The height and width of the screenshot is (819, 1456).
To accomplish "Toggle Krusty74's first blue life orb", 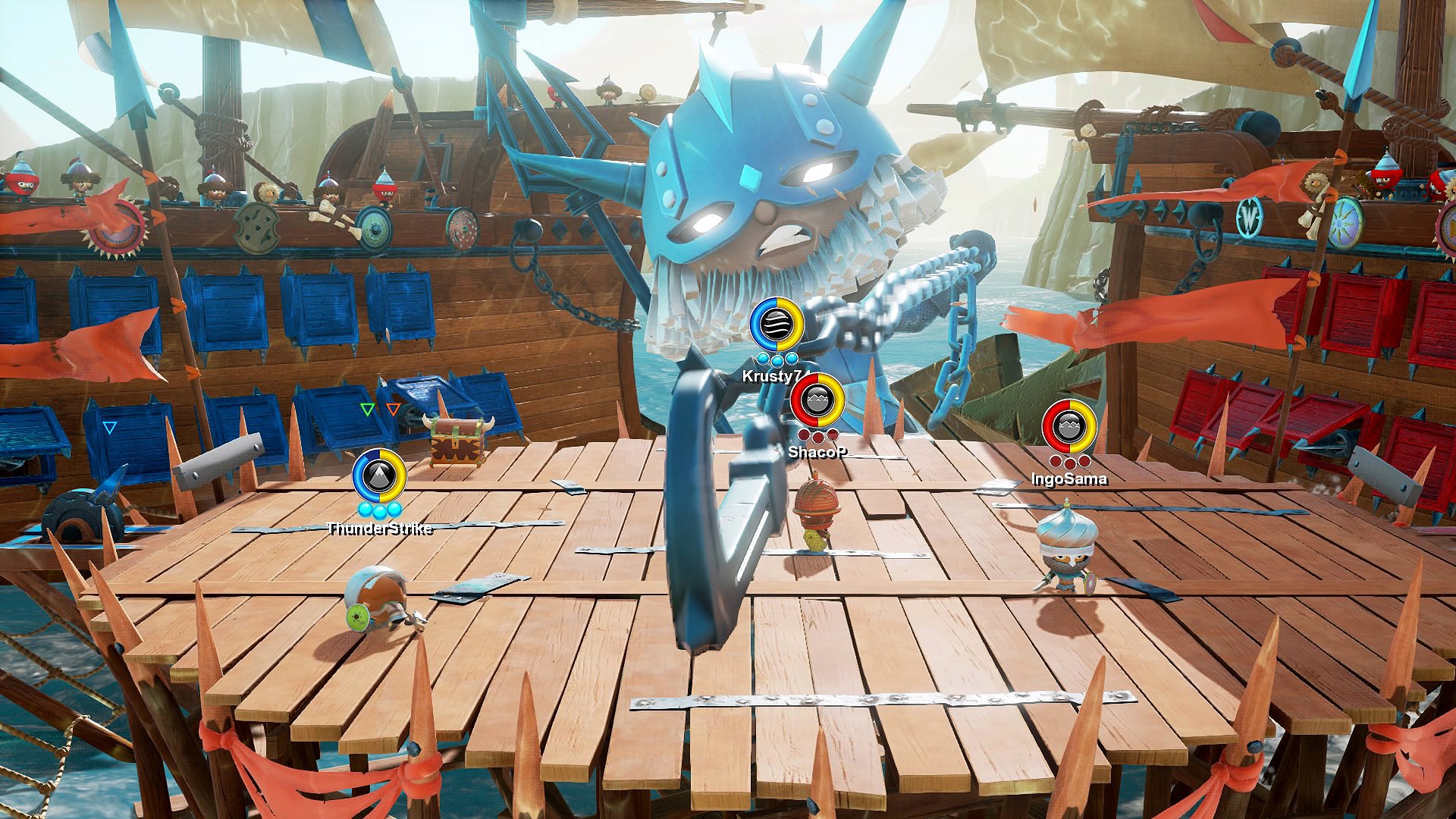I will coord(764,359).
